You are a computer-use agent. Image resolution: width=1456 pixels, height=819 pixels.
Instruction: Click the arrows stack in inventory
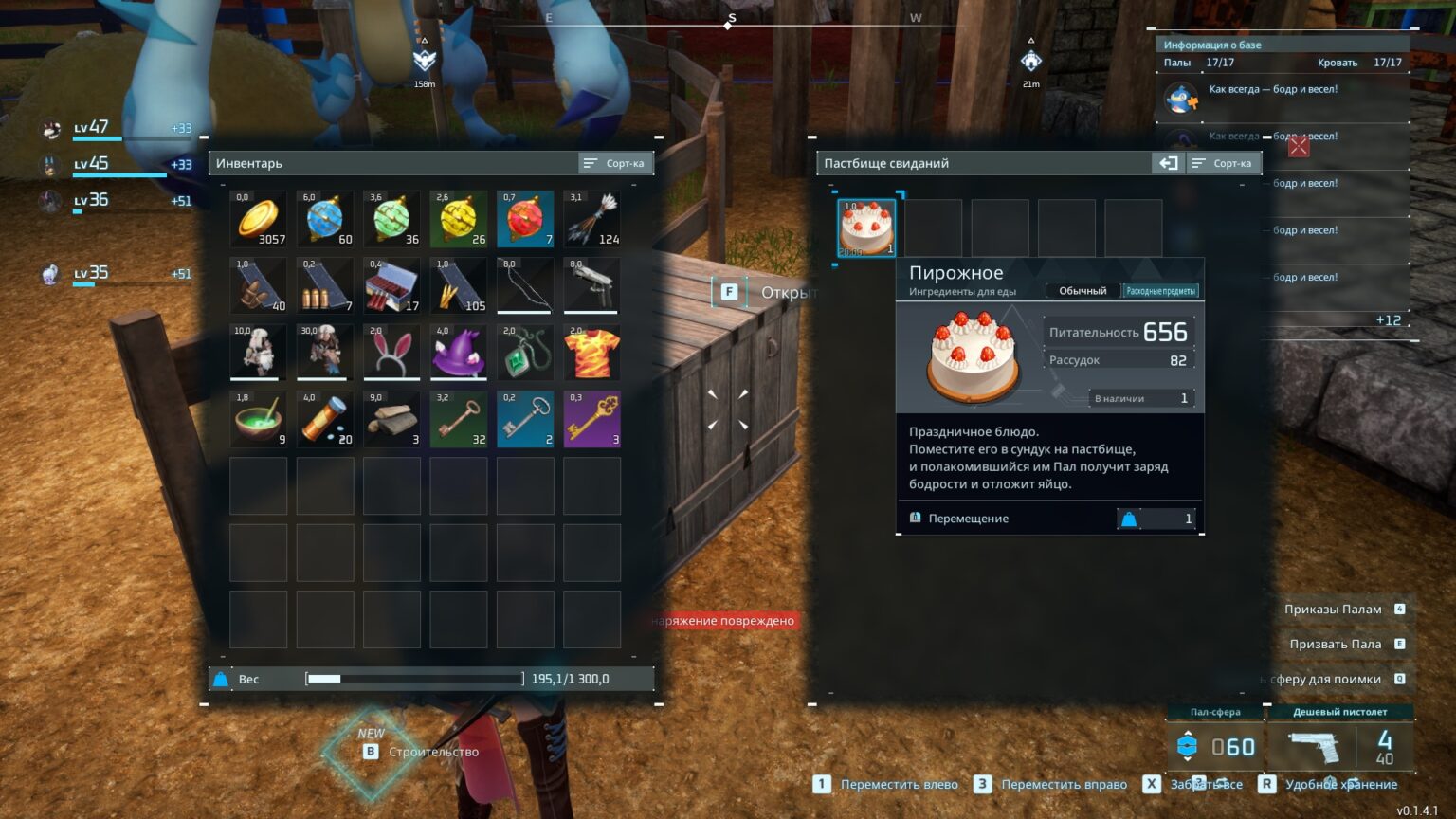[x=592, y=219]
